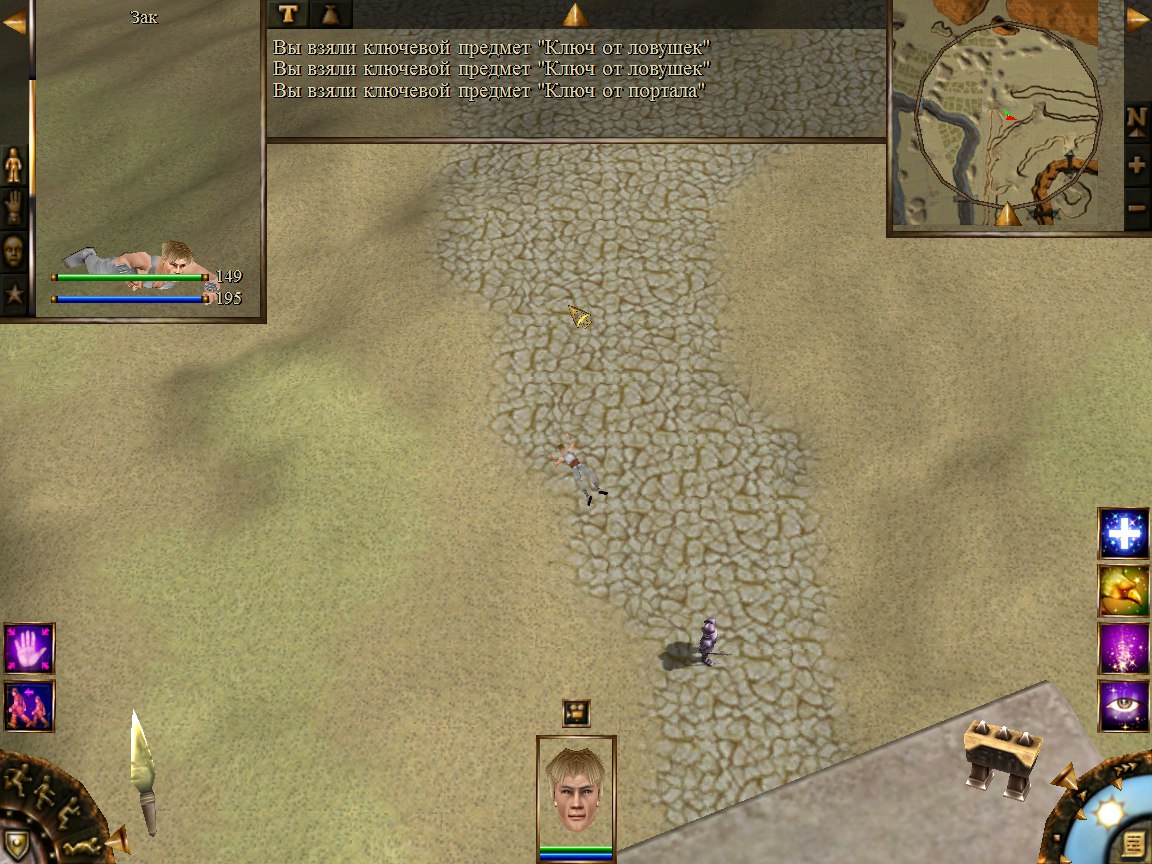Switch to the hand icon tab
Screen dimensions: 1152x864
[x=14, y=207]
